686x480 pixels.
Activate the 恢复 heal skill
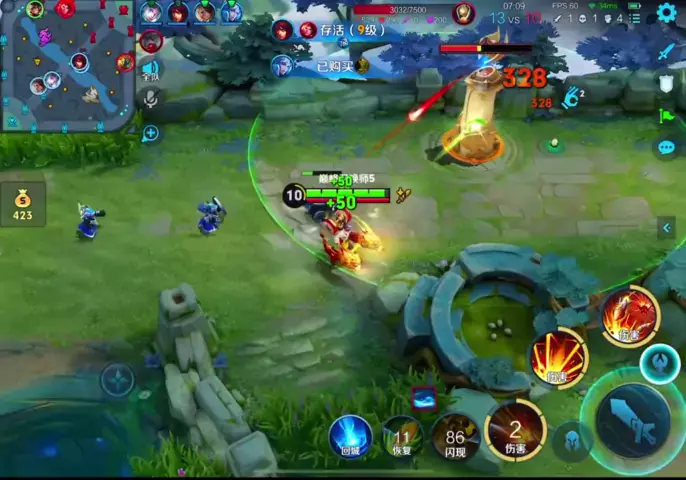coord(402,435)
